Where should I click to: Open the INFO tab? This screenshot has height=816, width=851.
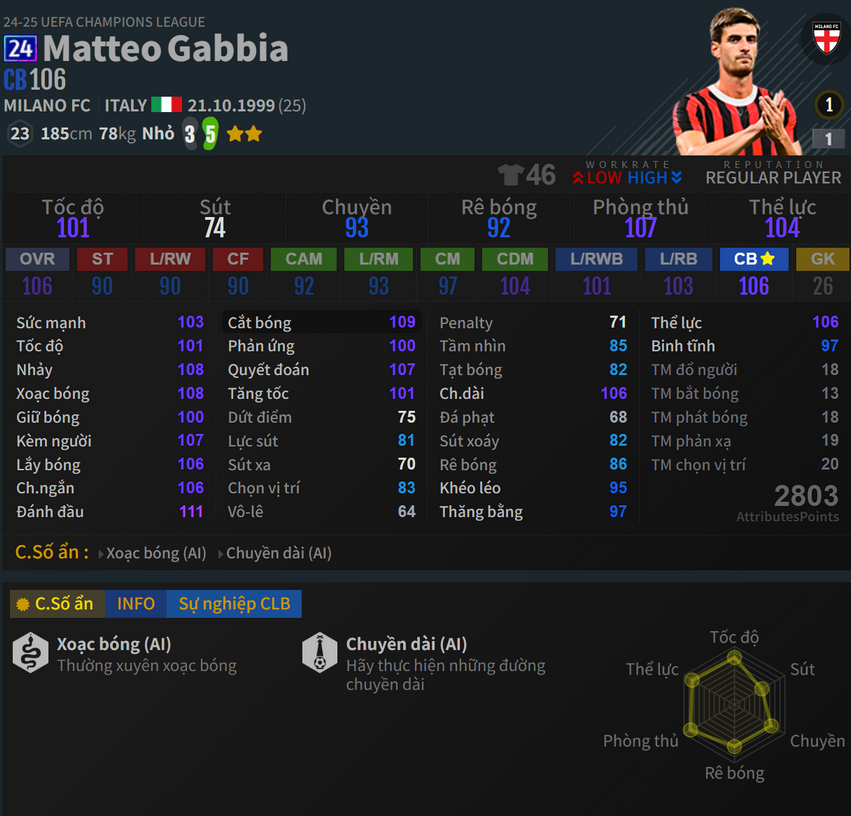coord(136,604)
